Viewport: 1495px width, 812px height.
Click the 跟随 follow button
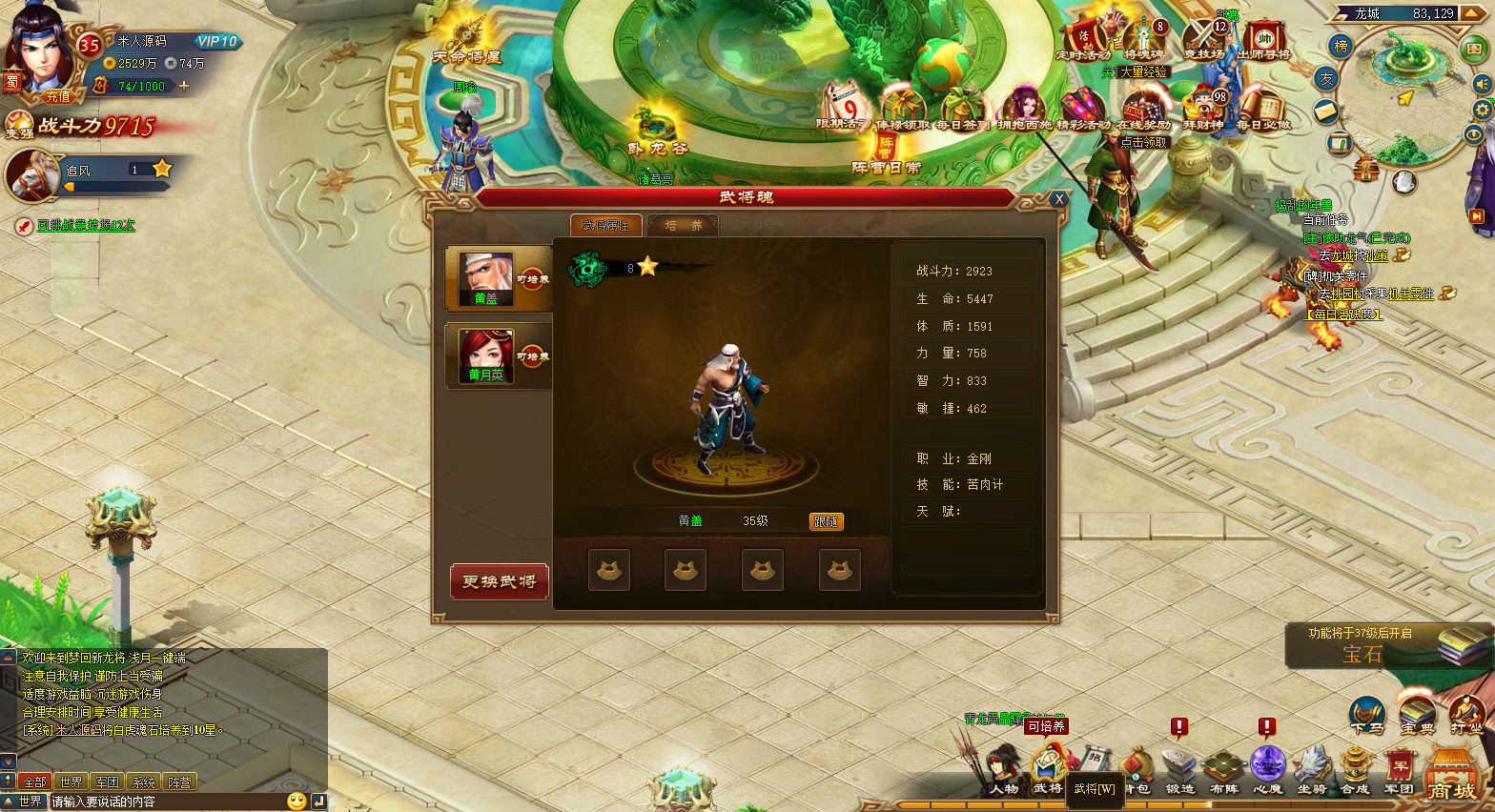826,521
